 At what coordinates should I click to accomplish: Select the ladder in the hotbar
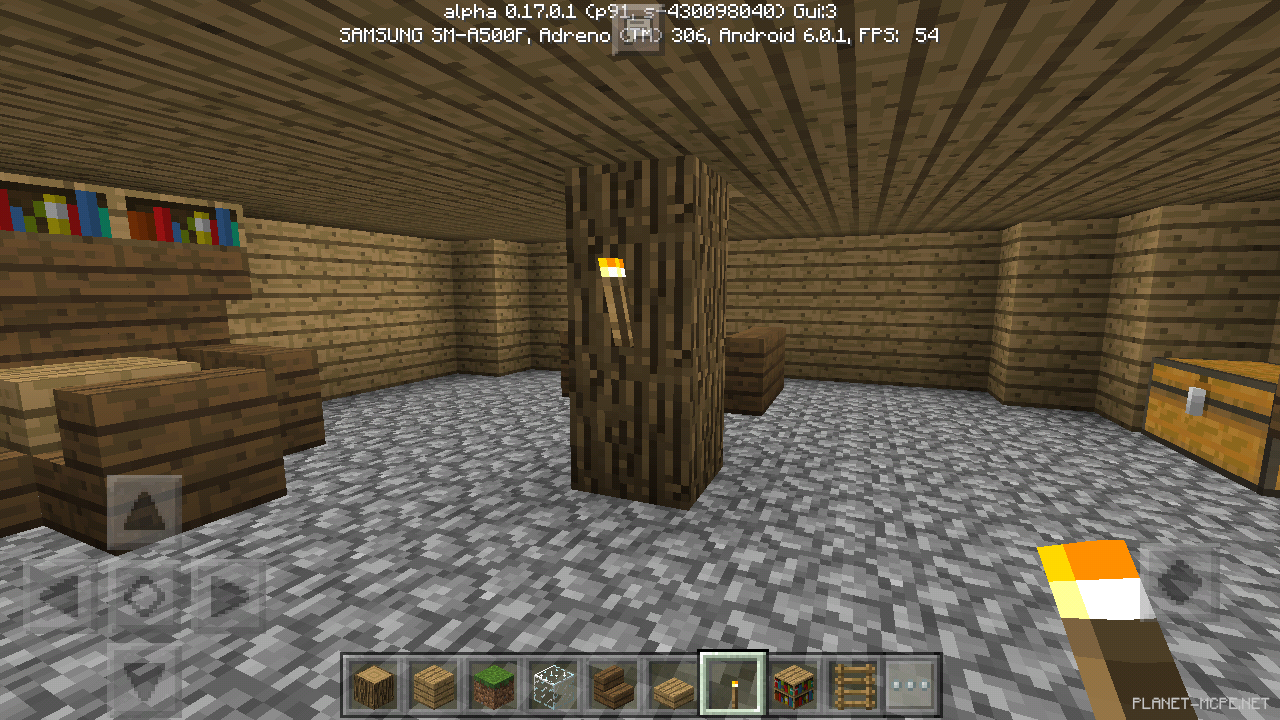coord(854,685)
